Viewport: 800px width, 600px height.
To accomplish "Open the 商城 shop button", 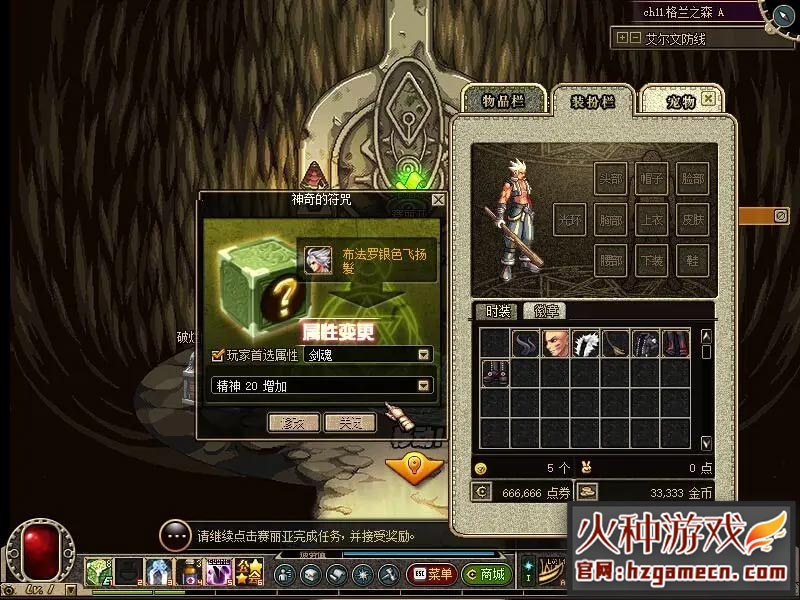I will 486,575.
